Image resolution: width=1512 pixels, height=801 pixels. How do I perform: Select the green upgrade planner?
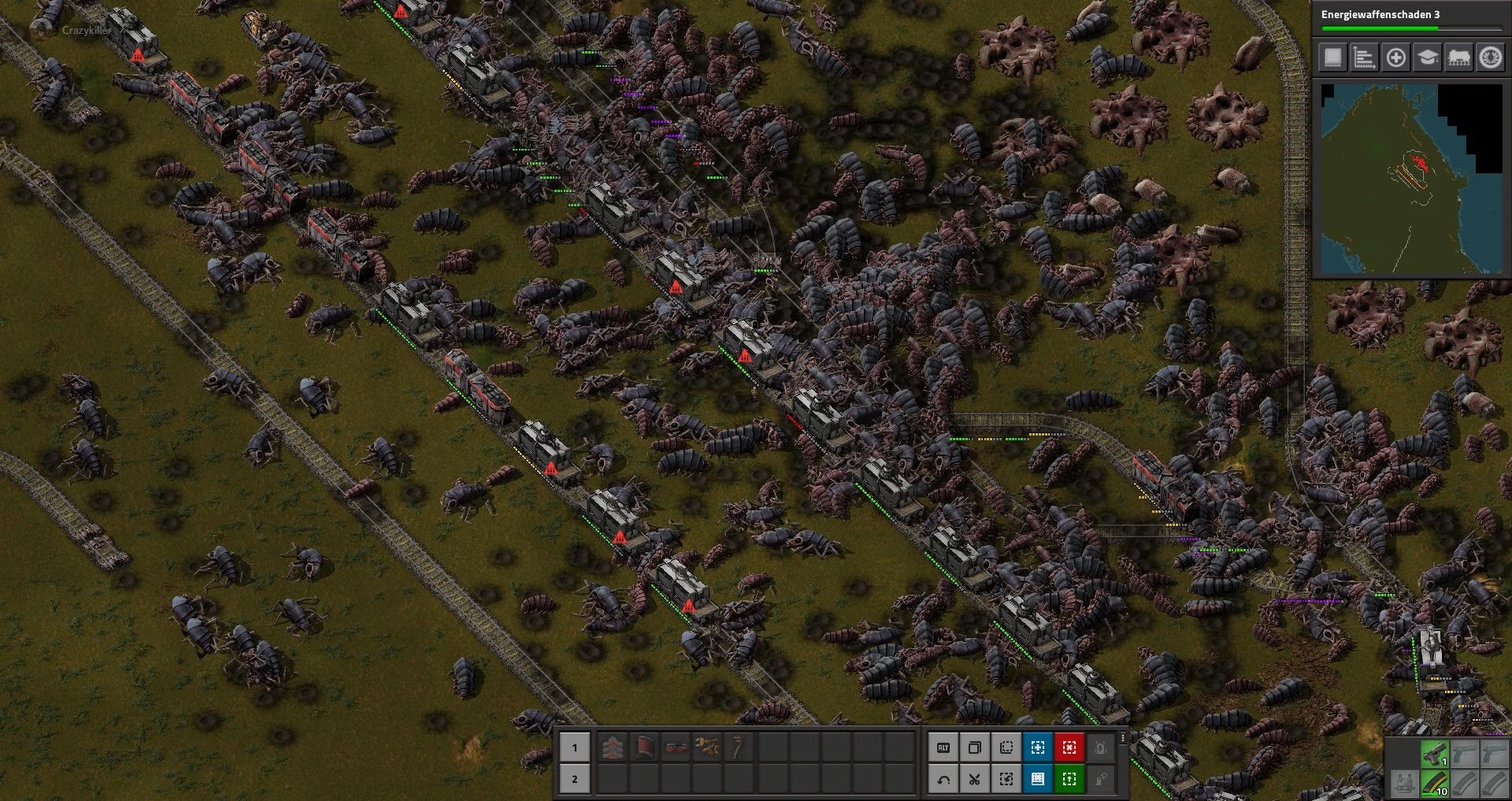point(1068,780)
